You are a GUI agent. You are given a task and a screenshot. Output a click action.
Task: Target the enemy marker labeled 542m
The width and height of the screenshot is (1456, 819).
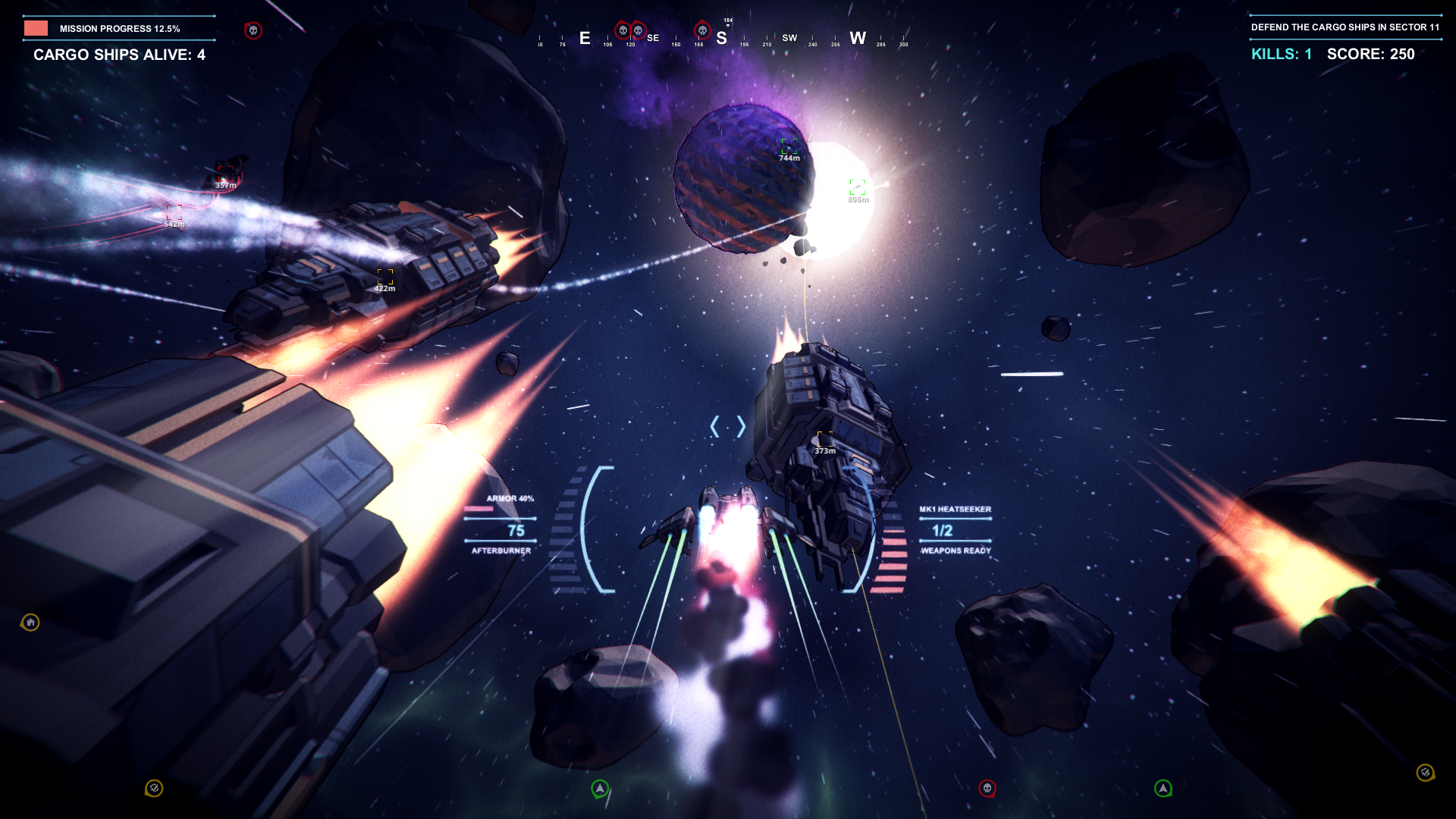(x=174, y=212)
